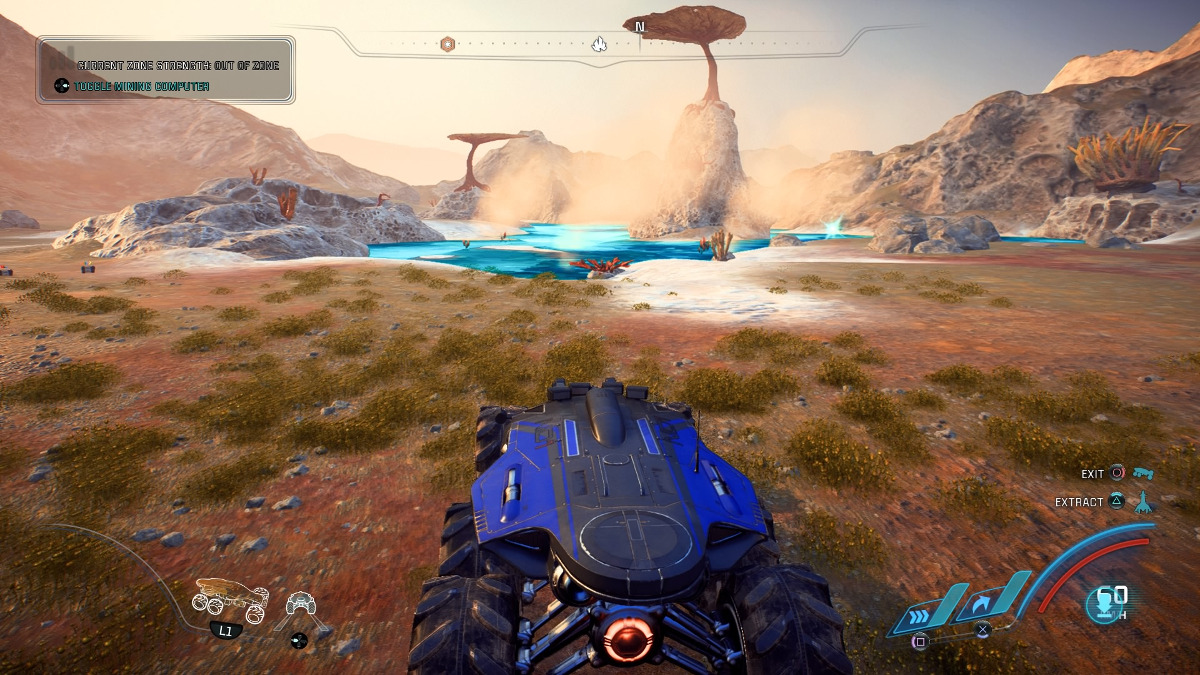The width and height of the screenshot is (1200, 675).
Task: Click the Toggle Mining Computer option
Action: click(x=141, y=87)
